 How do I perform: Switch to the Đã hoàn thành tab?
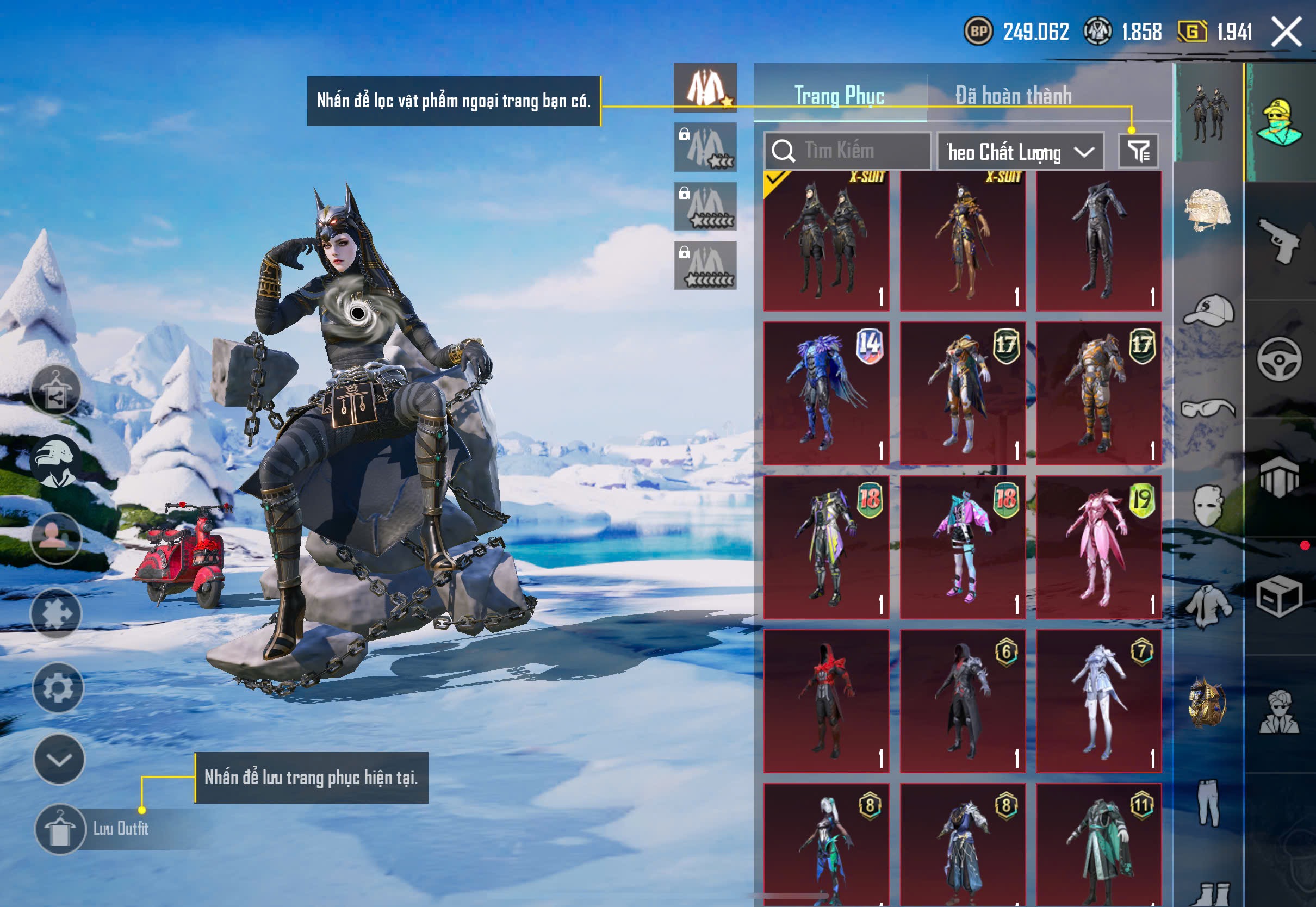point(1013,96)
